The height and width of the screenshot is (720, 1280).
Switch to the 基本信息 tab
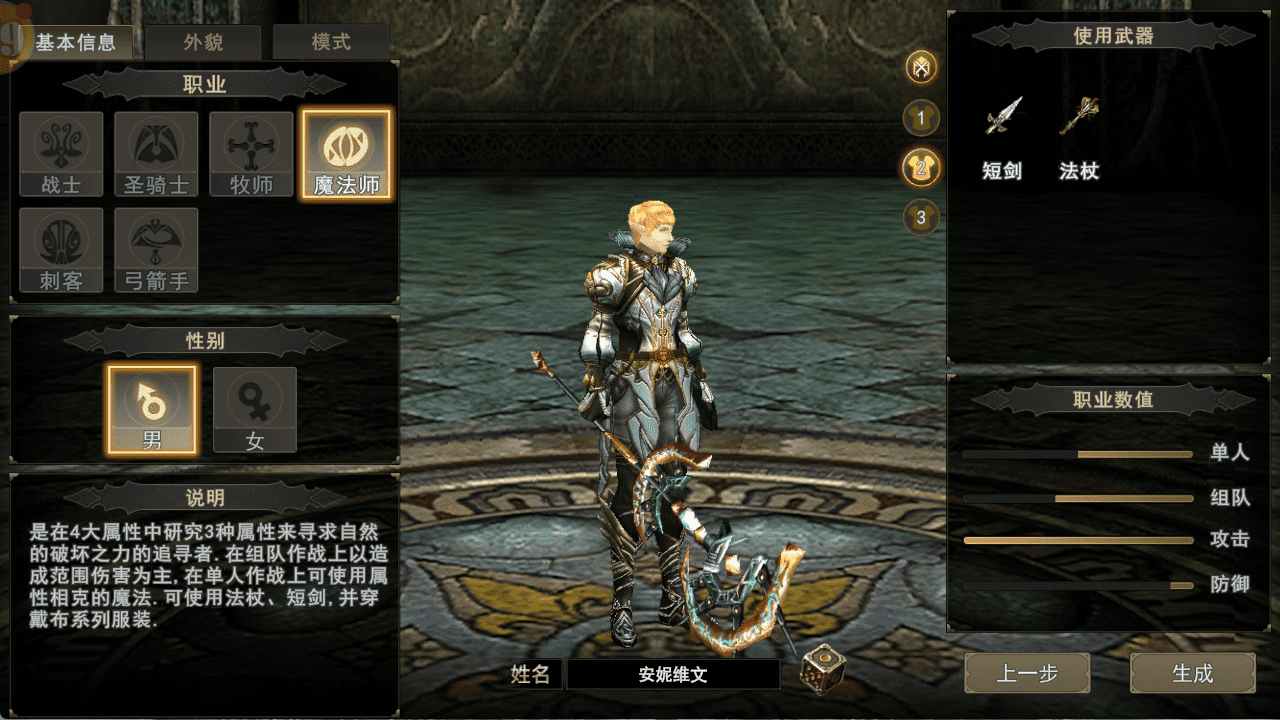76,43
